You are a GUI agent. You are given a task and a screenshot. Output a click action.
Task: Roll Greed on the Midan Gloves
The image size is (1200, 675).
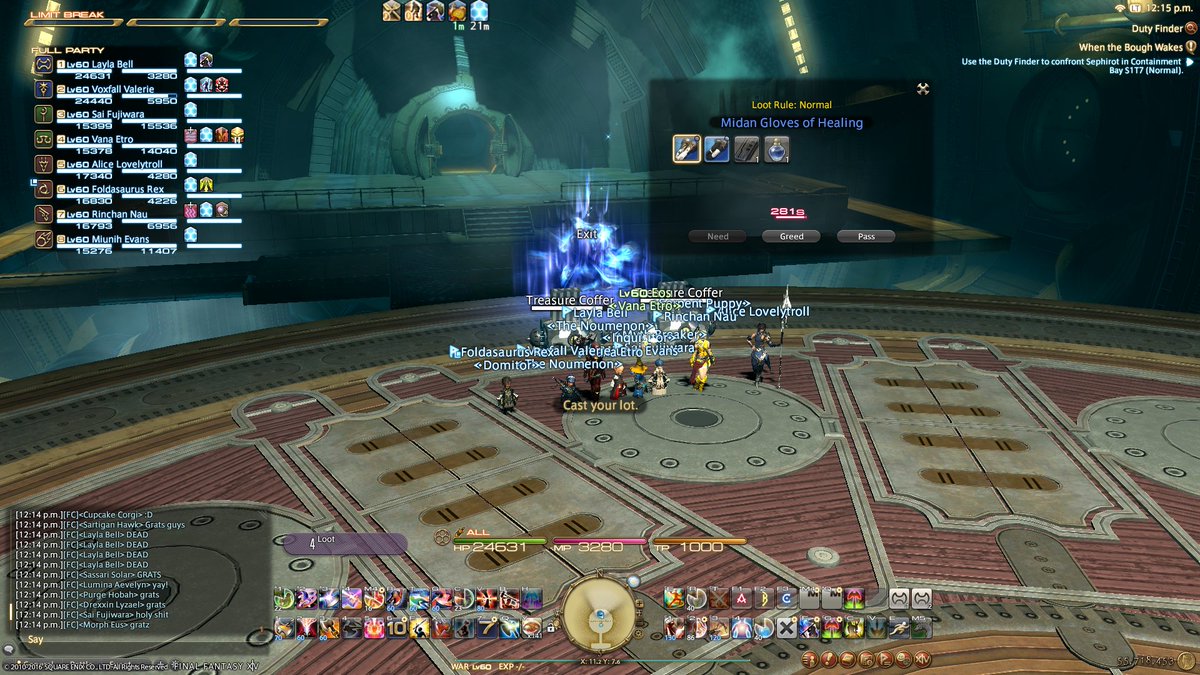pyautogui.click(x=791, y=237)
